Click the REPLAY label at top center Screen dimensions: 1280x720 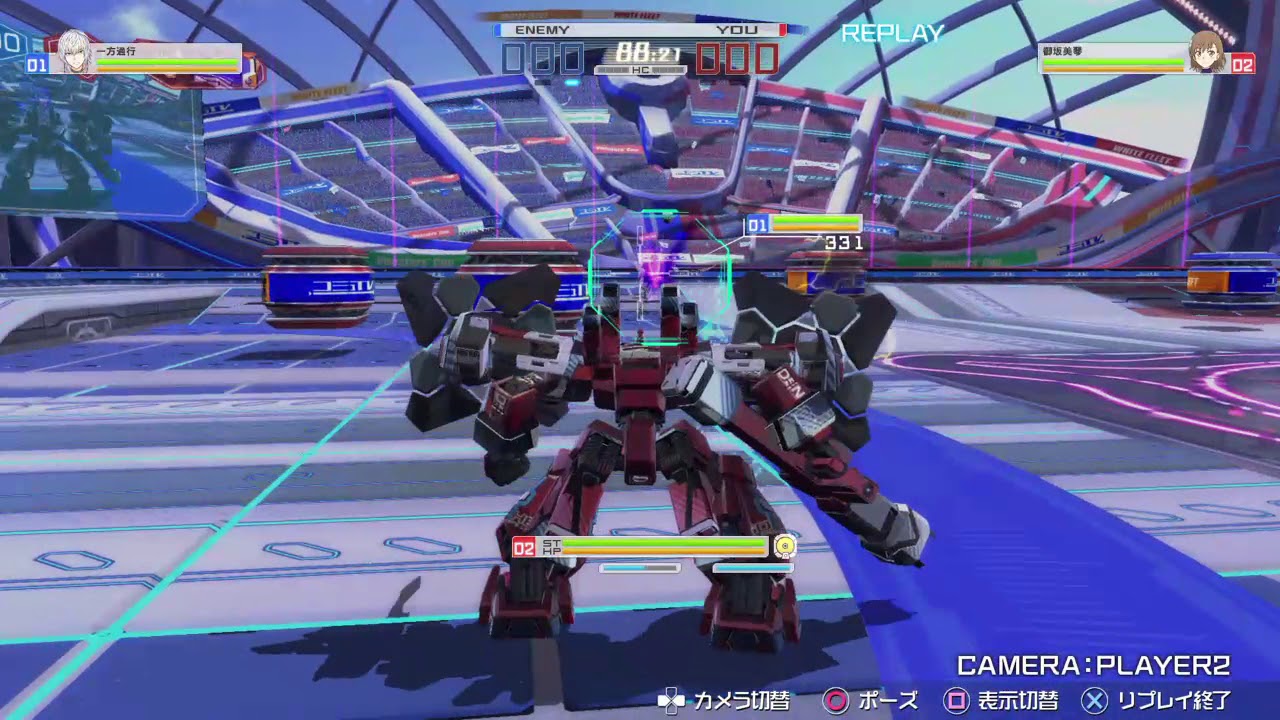890,34
